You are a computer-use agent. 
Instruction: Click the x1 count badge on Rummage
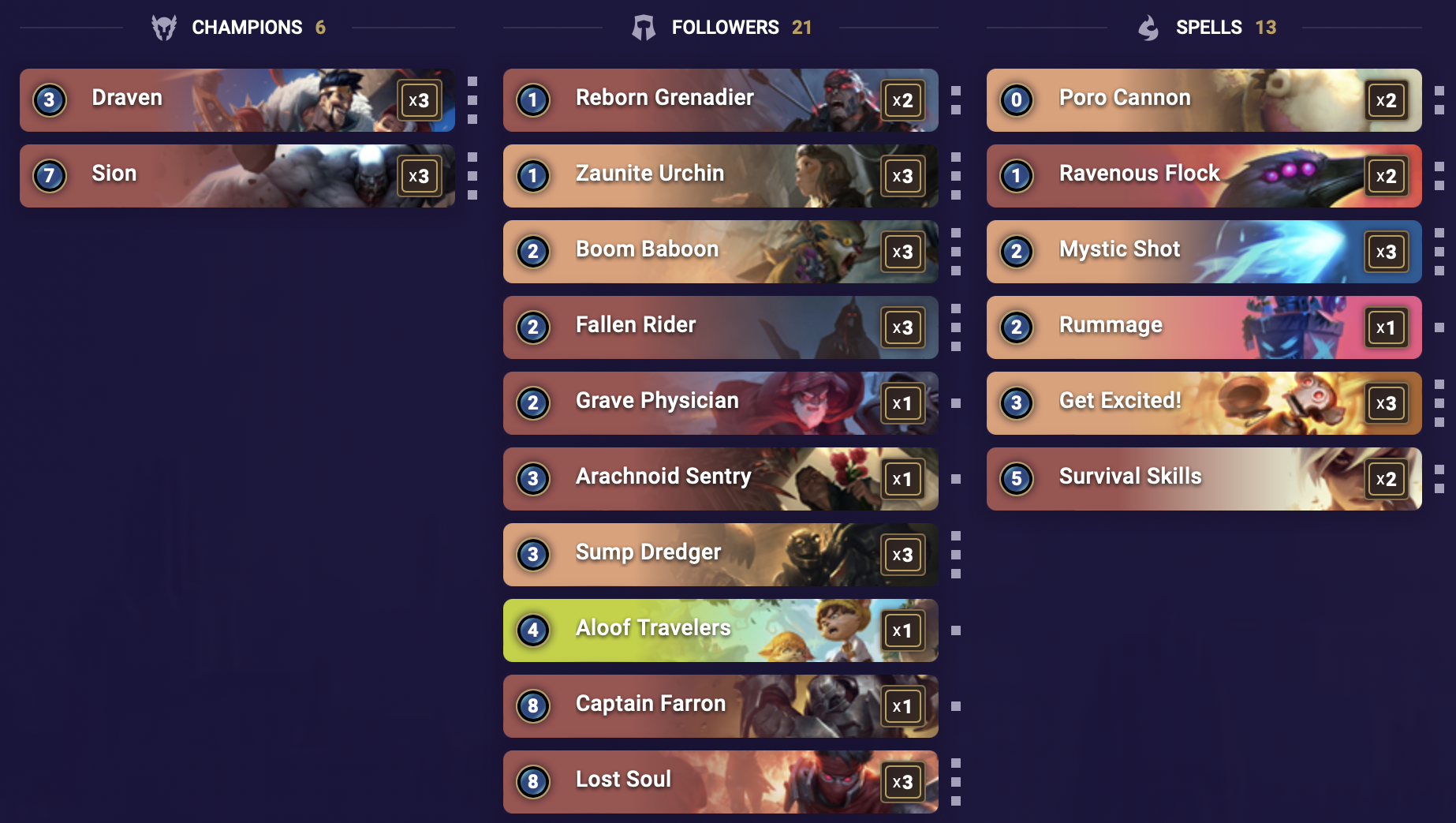click(1386, 327)
